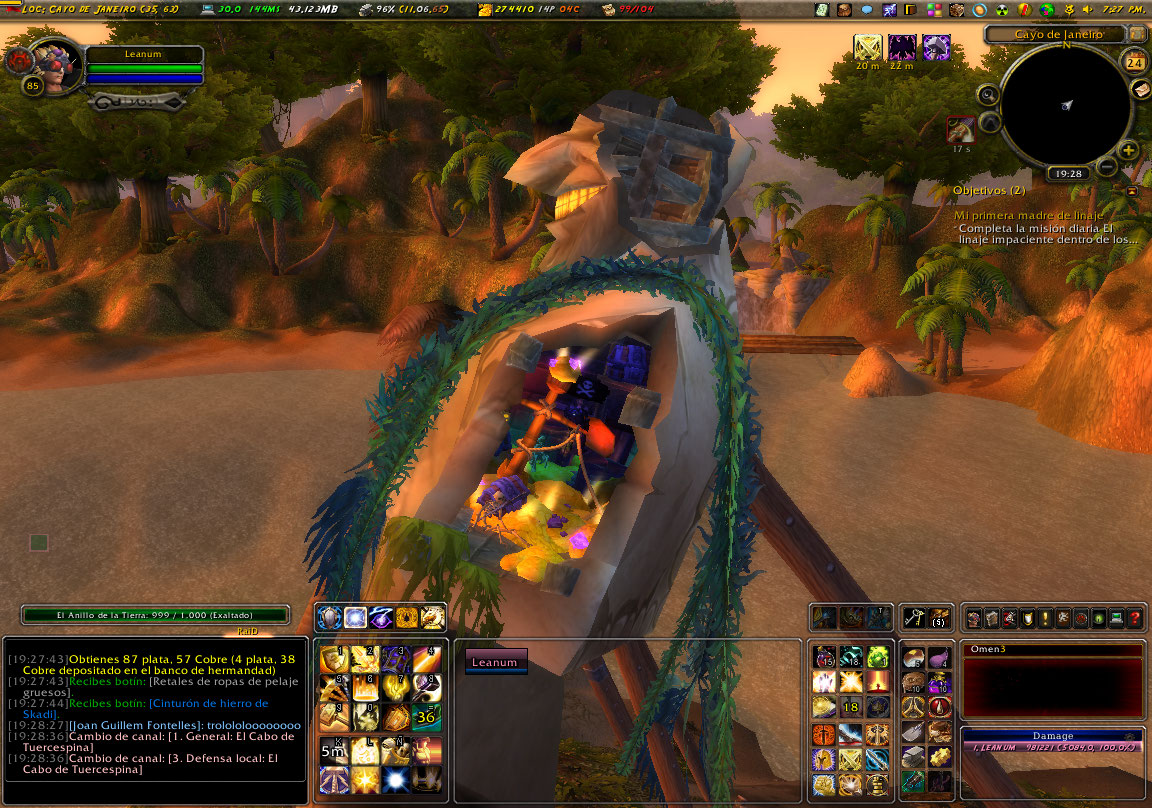Select the Leanum unit frame in the bottom panel

496,662
